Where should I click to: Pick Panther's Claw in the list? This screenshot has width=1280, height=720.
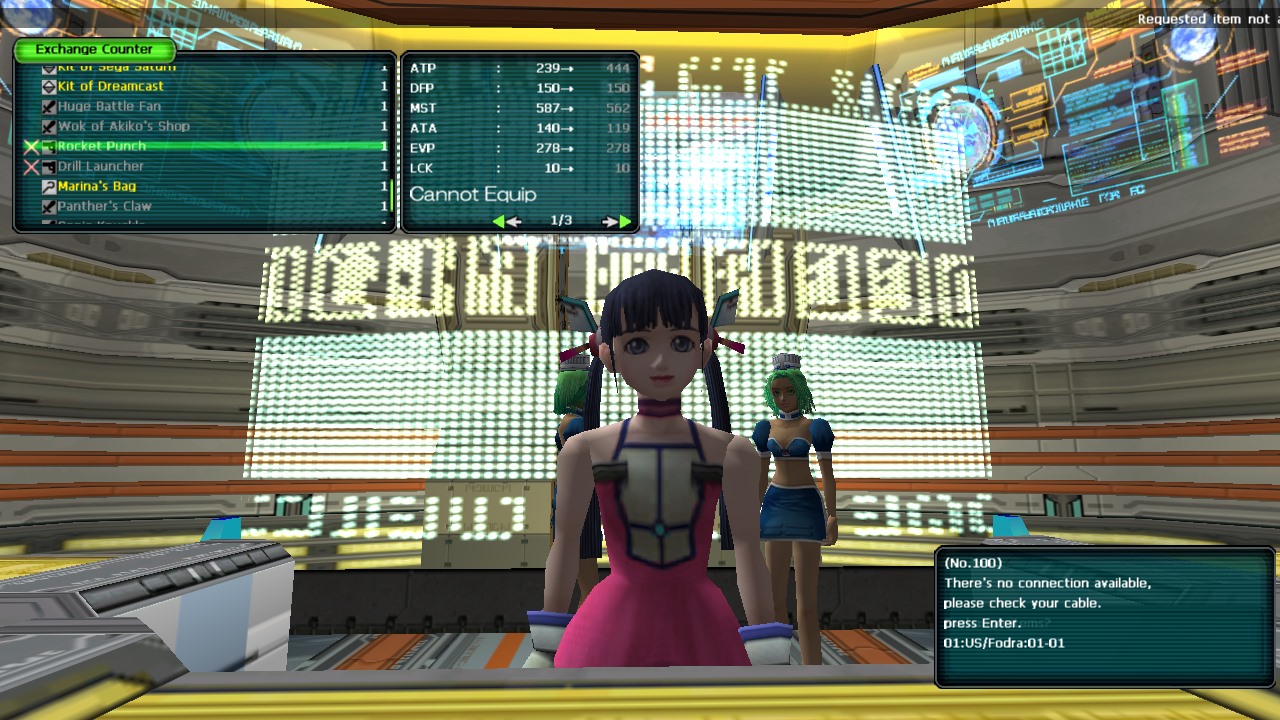pyautogui.click(x=104, y=207)
